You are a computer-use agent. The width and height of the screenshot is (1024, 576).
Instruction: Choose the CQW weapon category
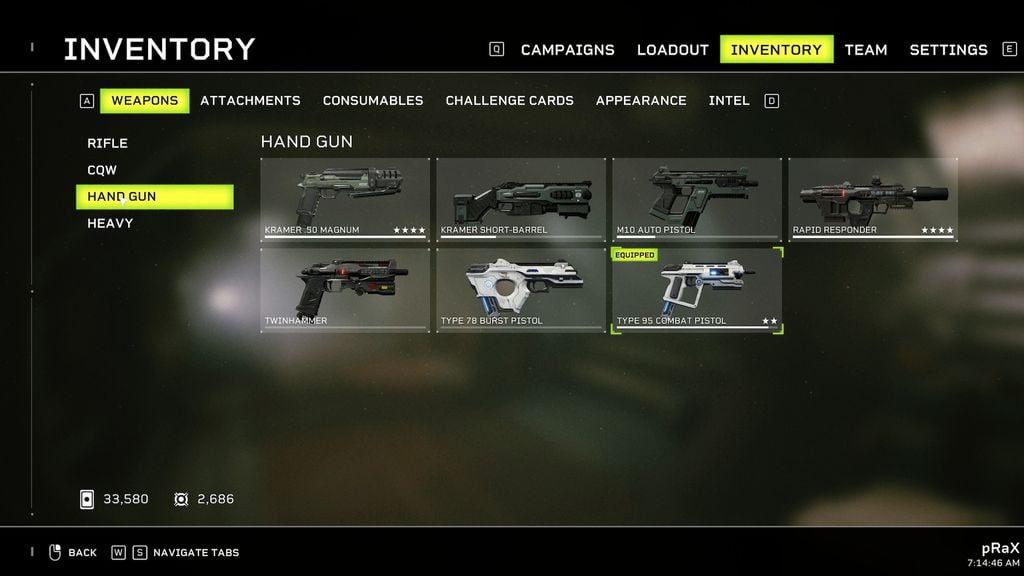[102, 171]
